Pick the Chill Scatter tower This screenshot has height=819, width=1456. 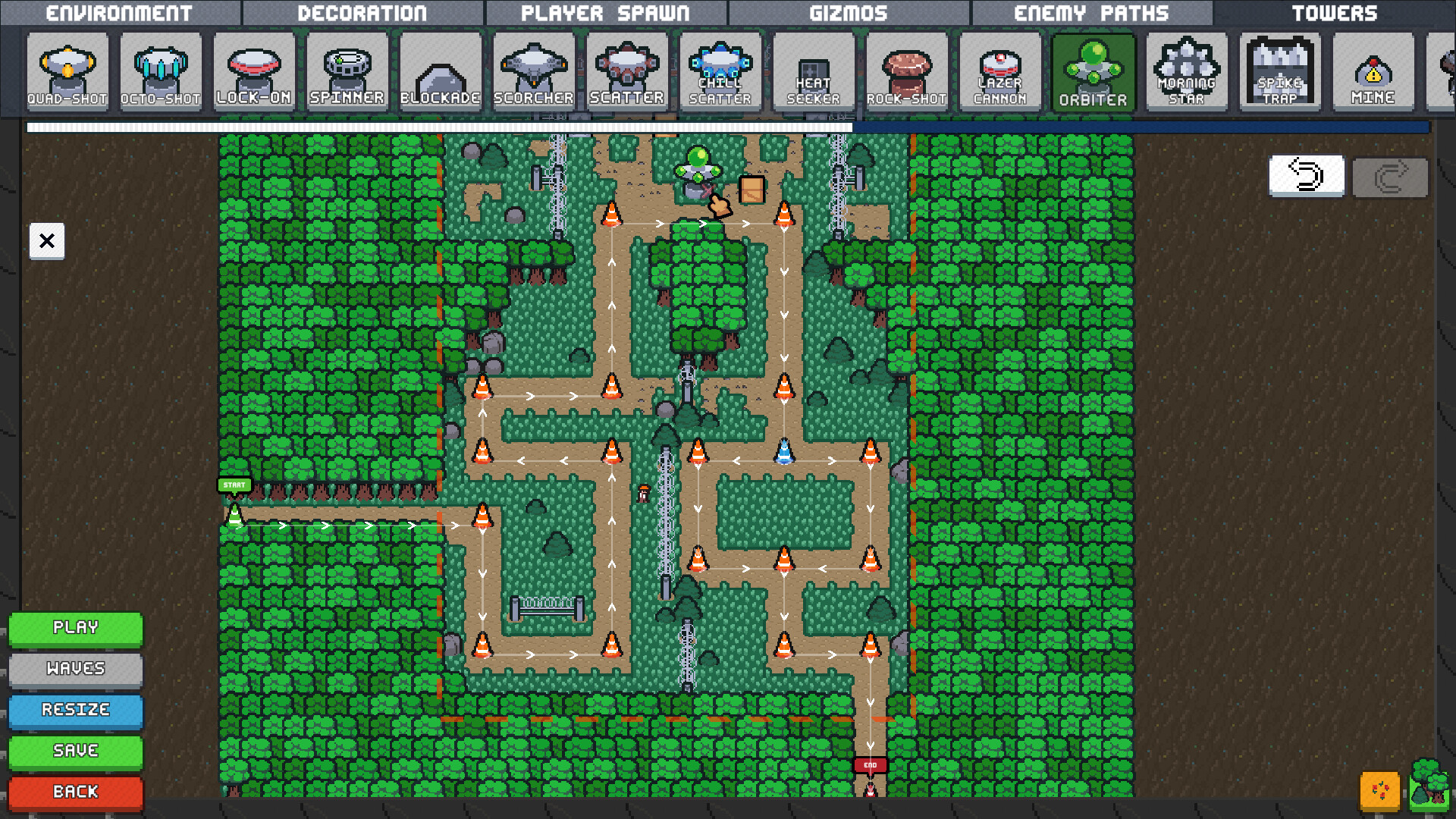720,70
